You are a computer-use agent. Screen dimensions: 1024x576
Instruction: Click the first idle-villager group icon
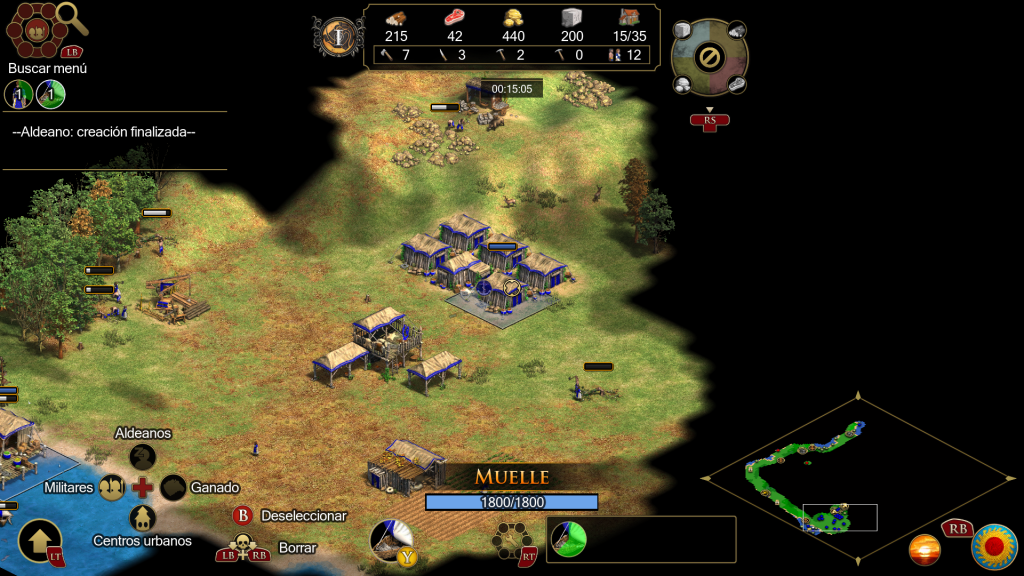18,95
